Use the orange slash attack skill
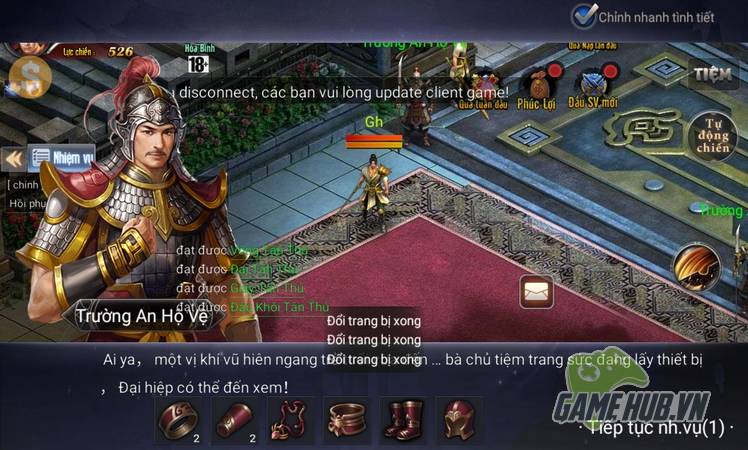Viewport: 748px width, 450px height. (x=696, y=265)
